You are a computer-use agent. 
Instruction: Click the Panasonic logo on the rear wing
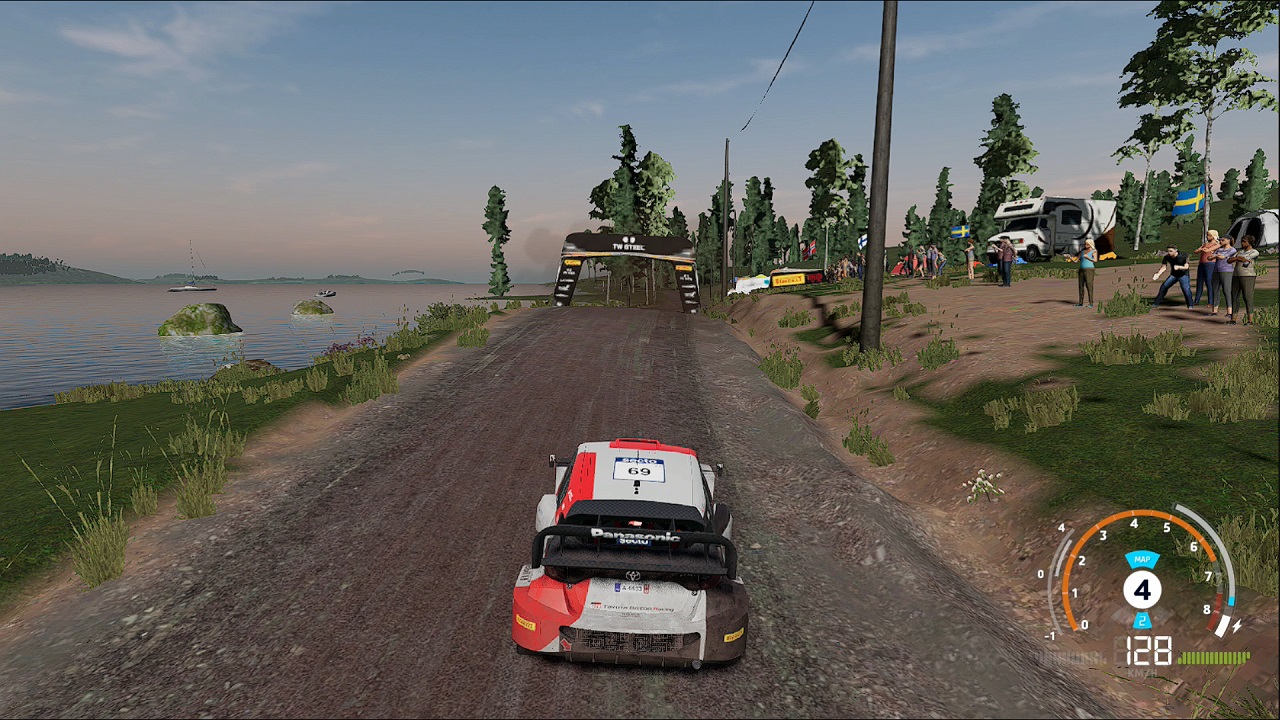pos(637,533)
